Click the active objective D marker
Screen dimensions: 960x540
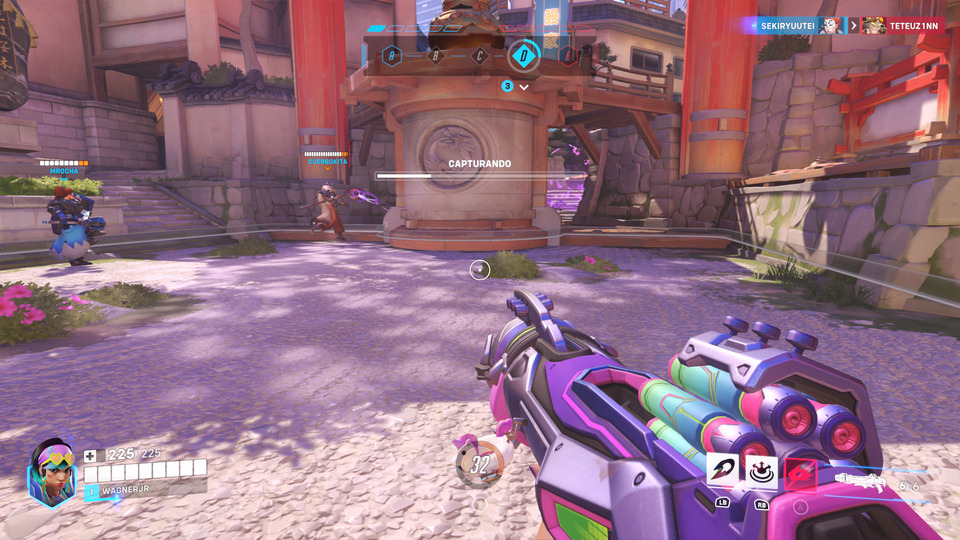pos(524,54)
